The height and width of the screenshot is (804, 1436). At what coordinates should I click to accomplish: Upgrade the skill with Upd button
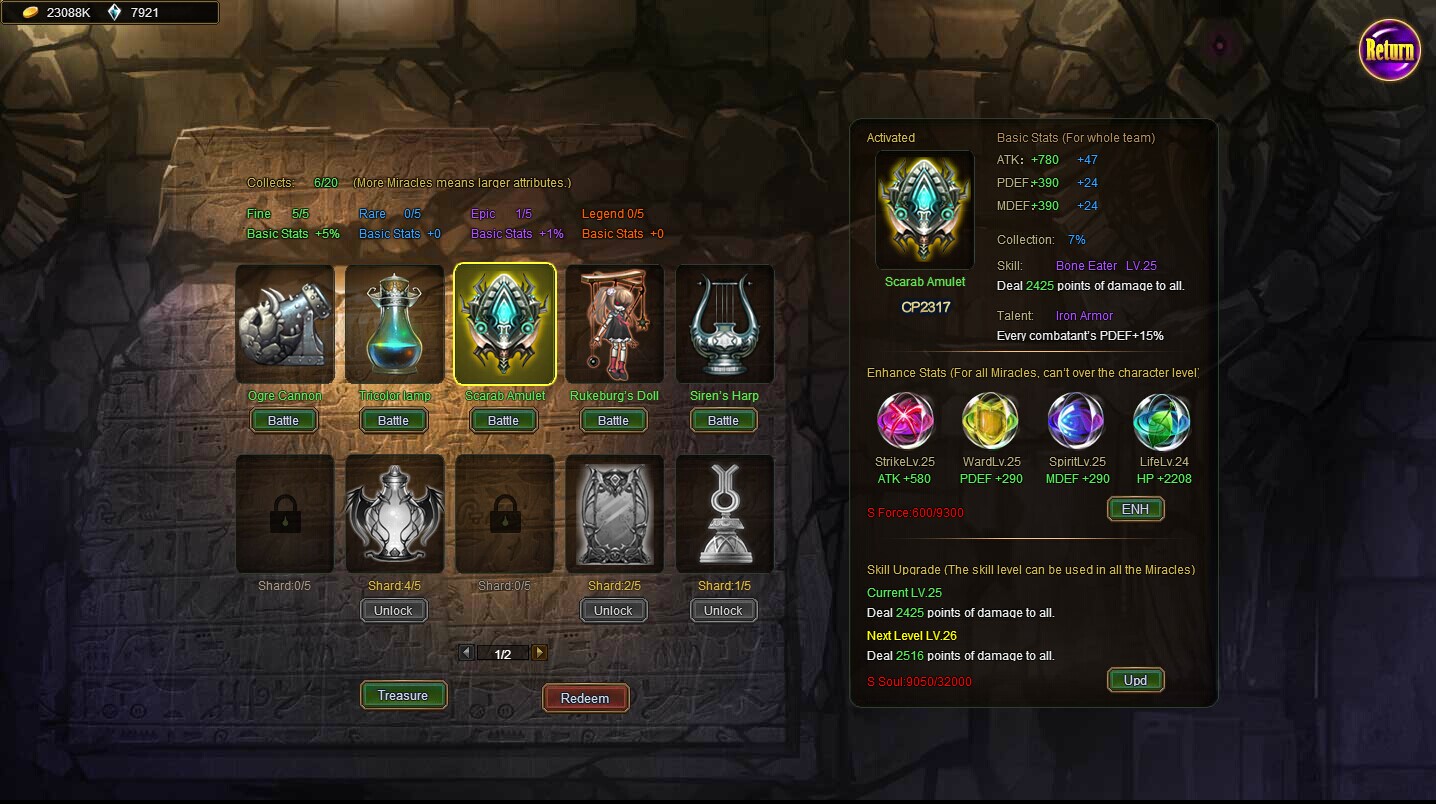pyautogui.click(x=1135, y=680)
